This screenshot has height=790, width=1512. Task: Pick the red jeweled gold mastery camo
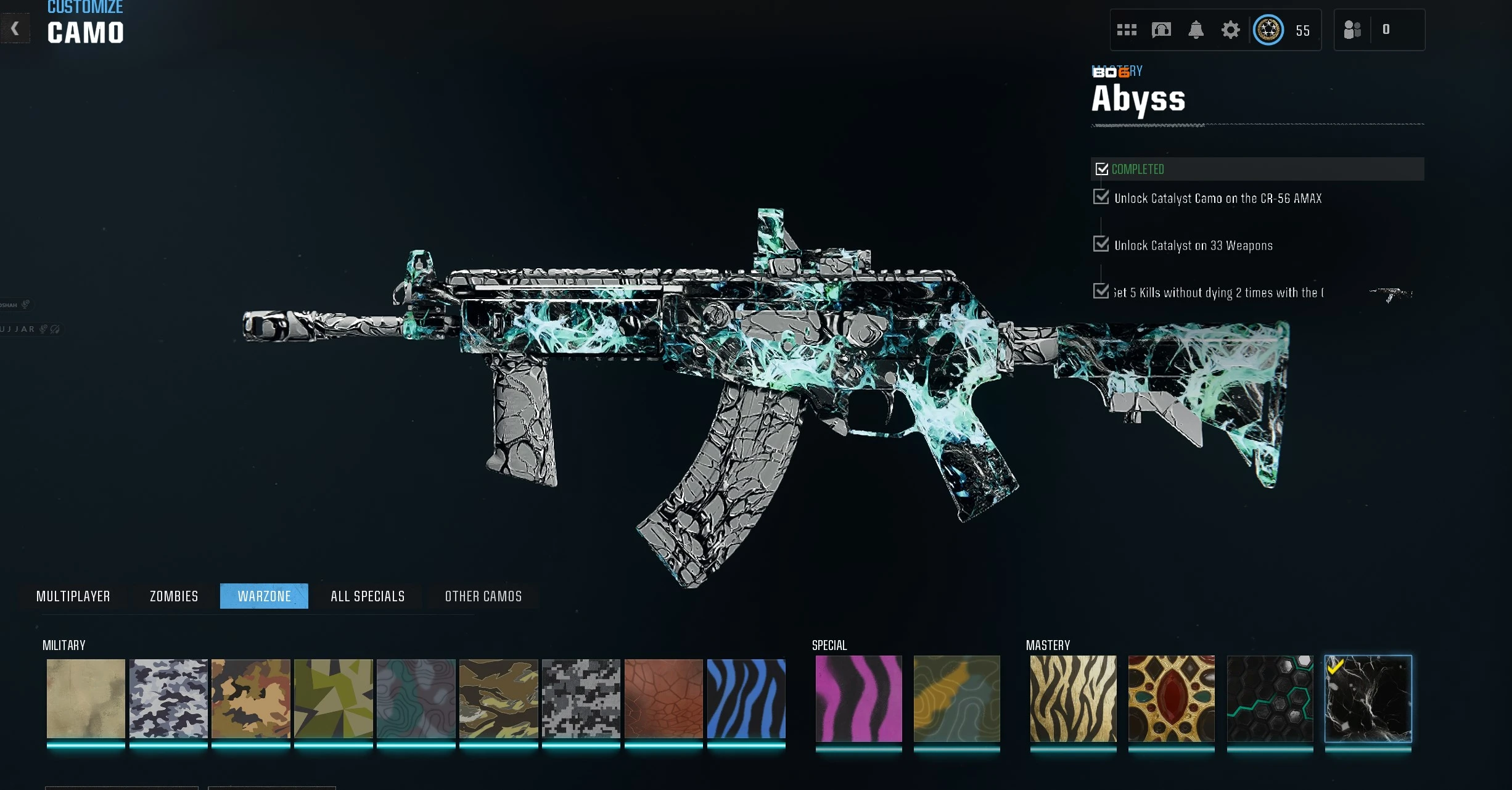[x=1171, y=699]
